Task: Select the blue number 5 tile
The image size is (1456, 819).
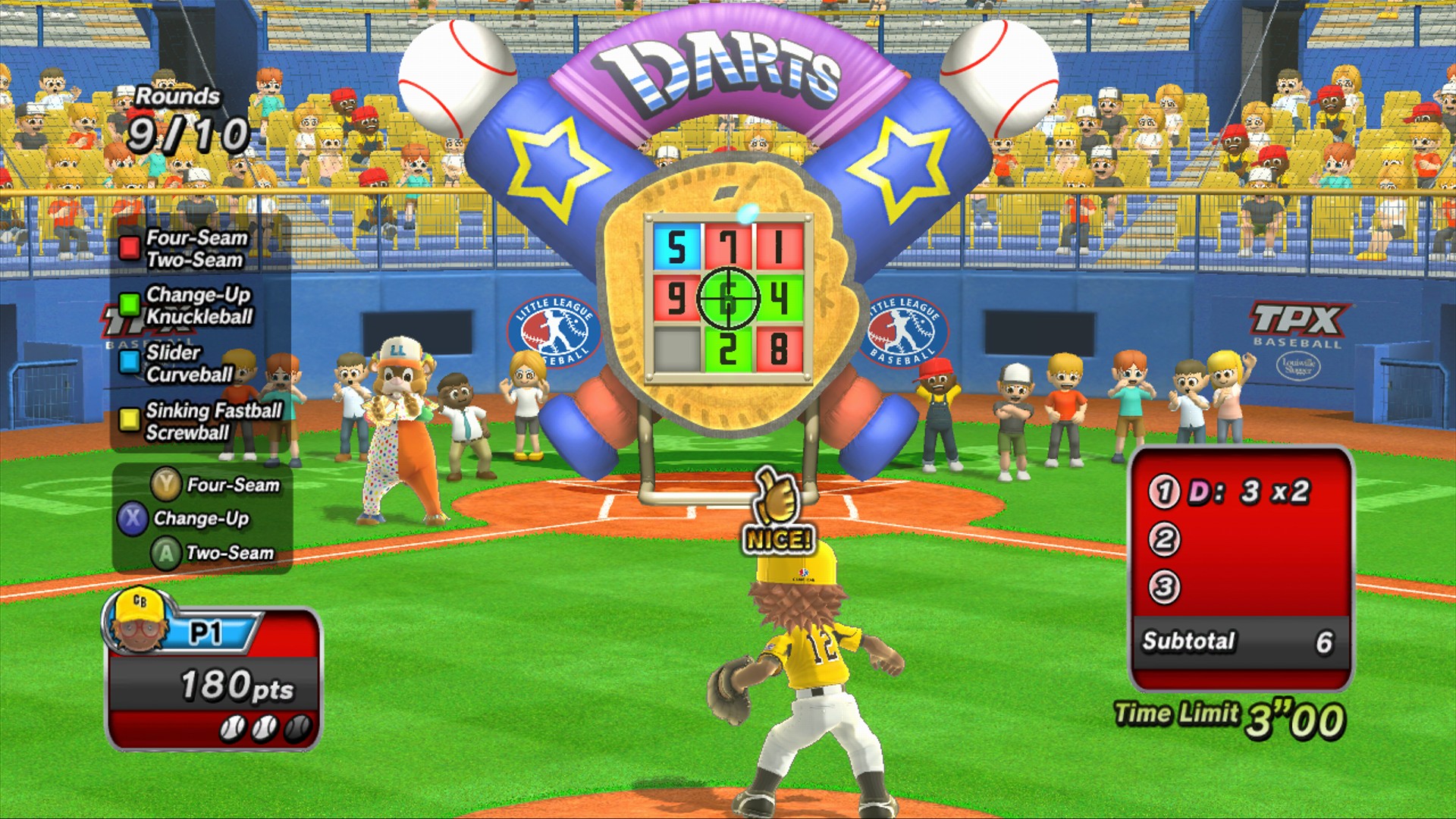Action: tap(677, 247)
